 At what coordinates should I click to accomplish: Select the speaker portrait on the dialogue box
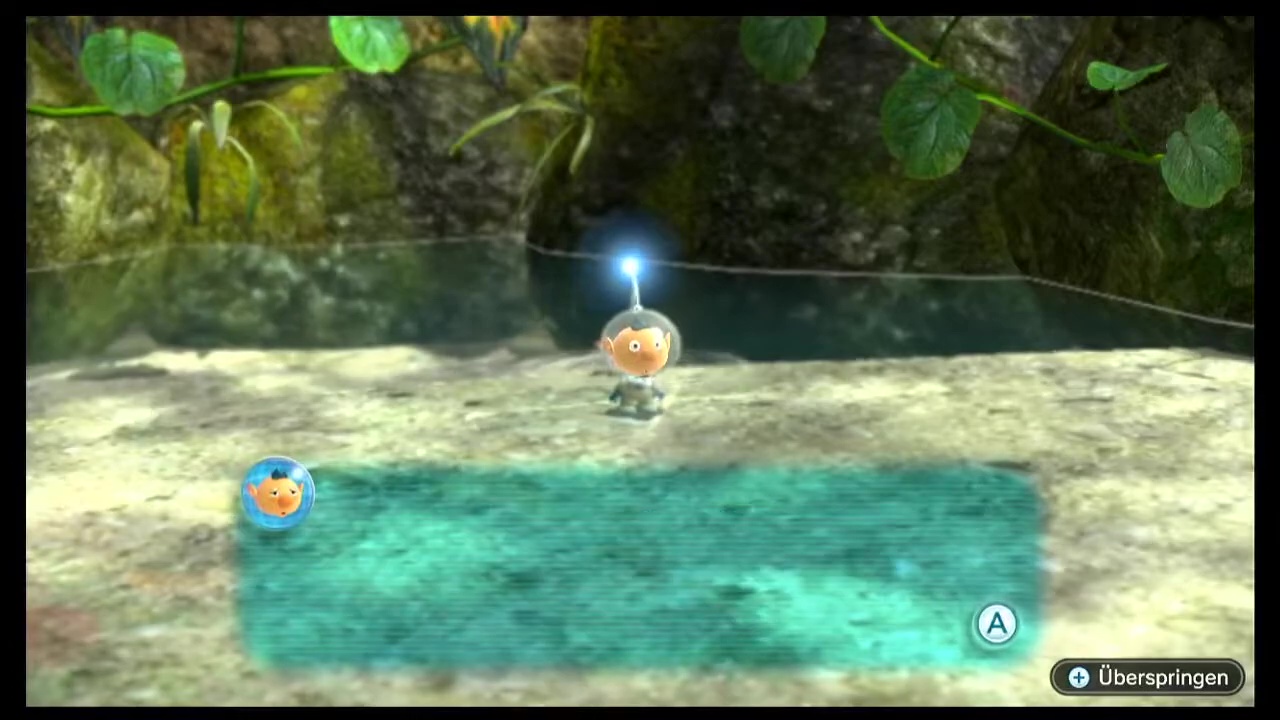(278, 493)
